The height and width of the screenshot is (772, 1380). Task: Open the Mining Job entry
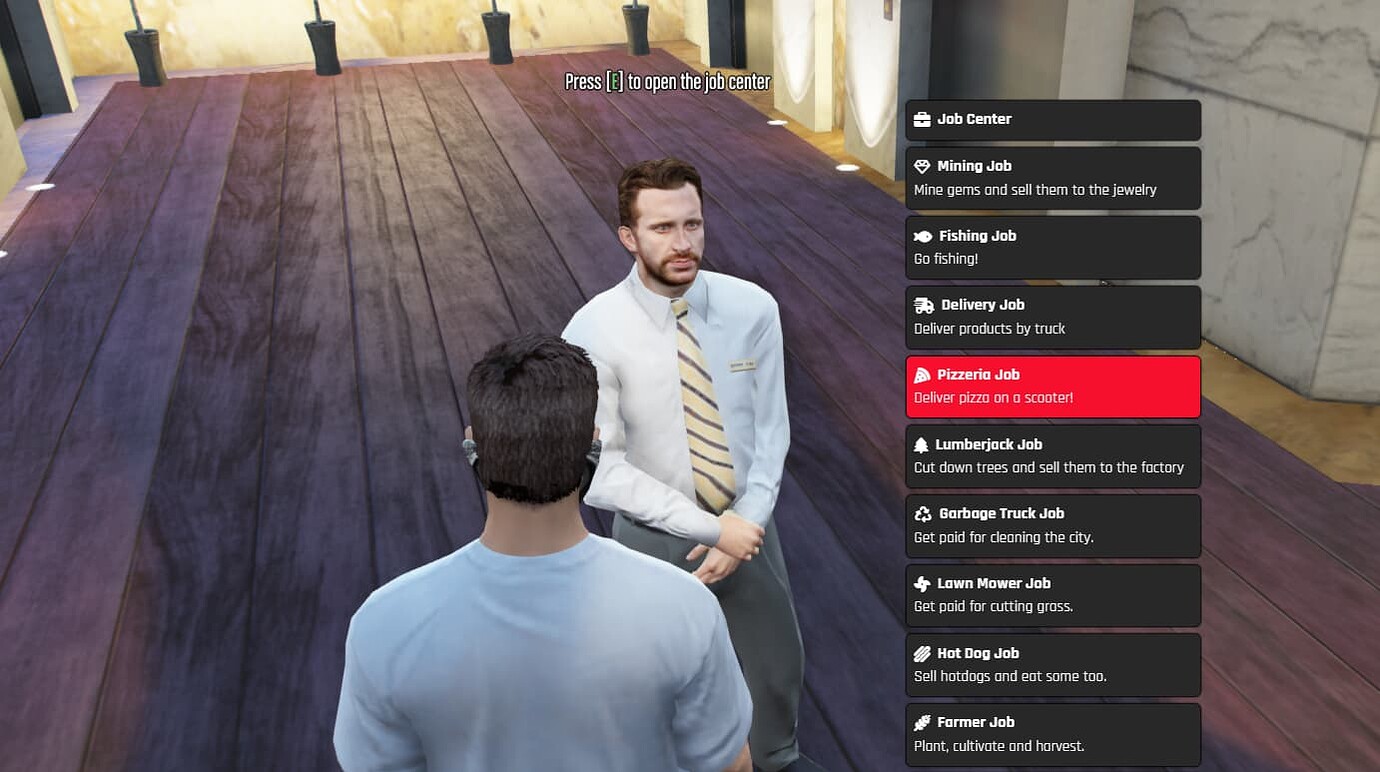(x=1052, y=178)
